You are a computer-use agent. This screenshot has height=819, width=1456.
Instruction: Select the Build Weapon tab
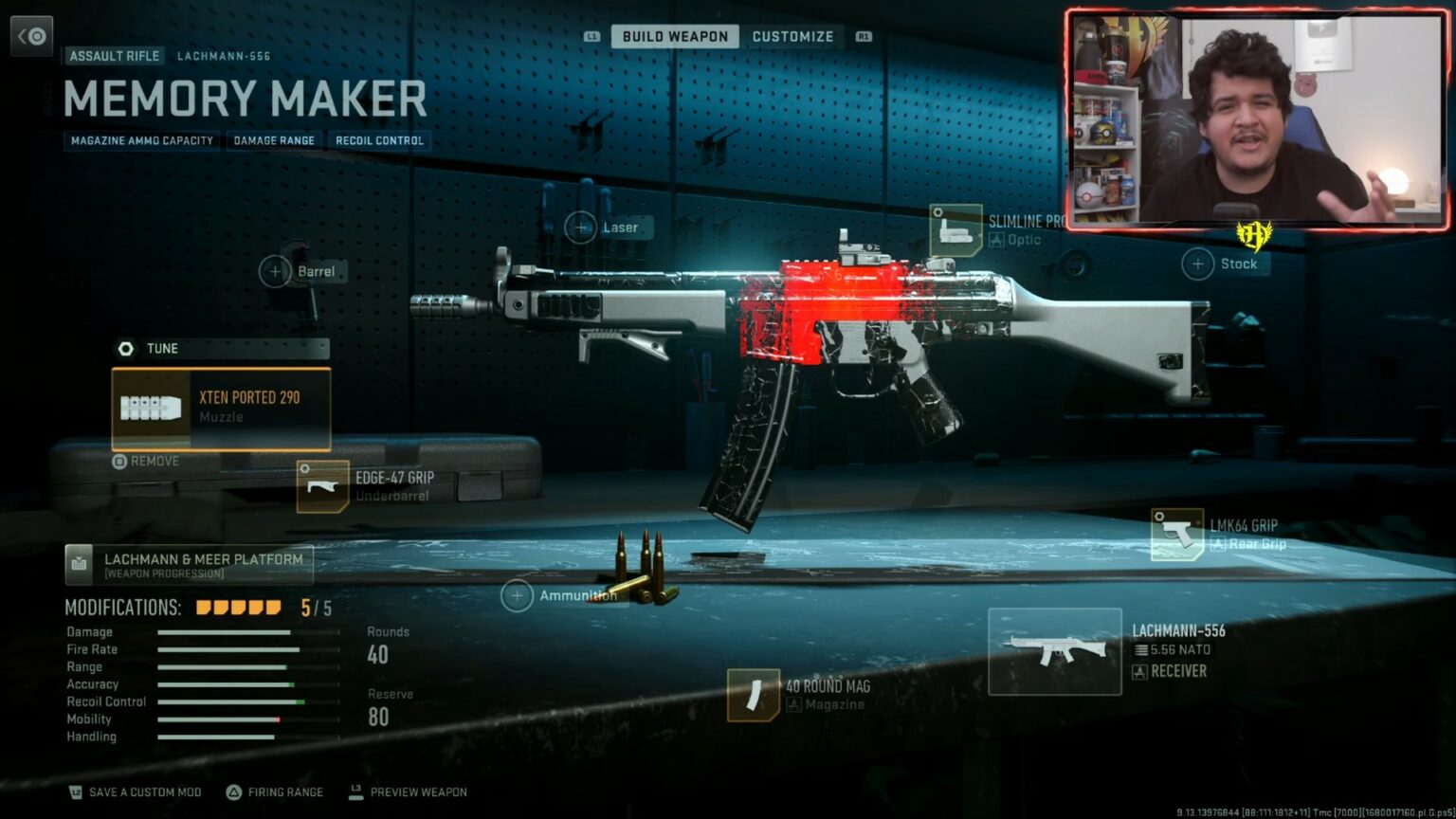675,36
